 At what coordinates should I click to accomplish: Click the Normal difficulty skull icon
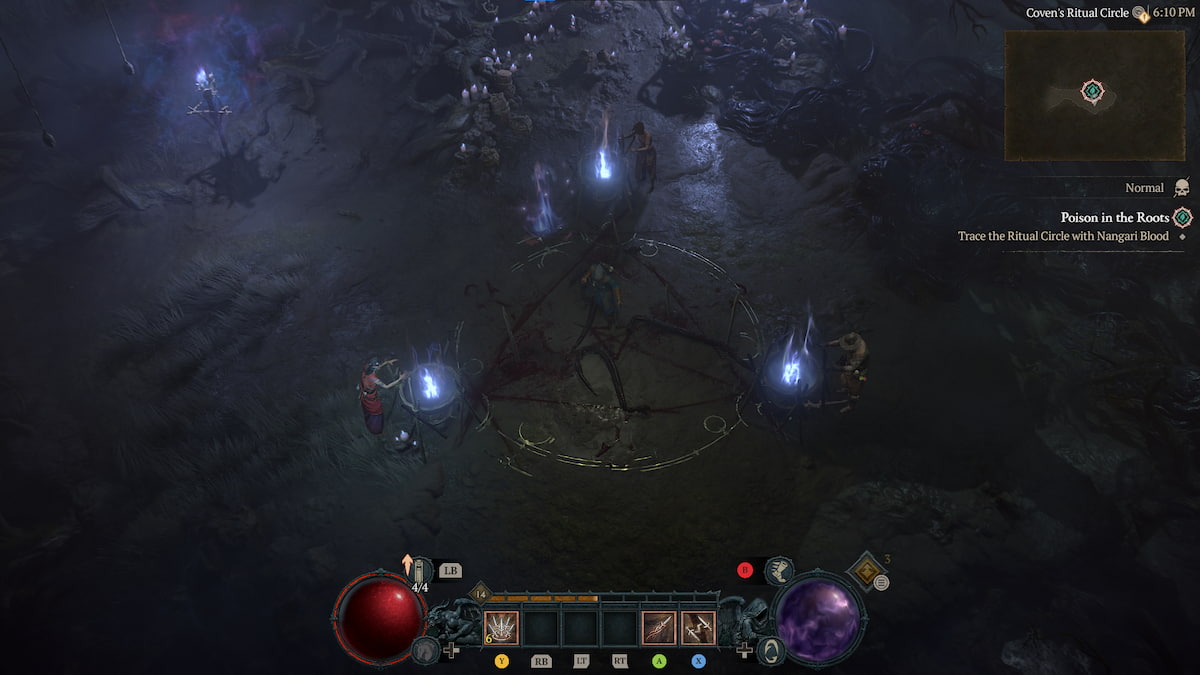coord(1181,188)
